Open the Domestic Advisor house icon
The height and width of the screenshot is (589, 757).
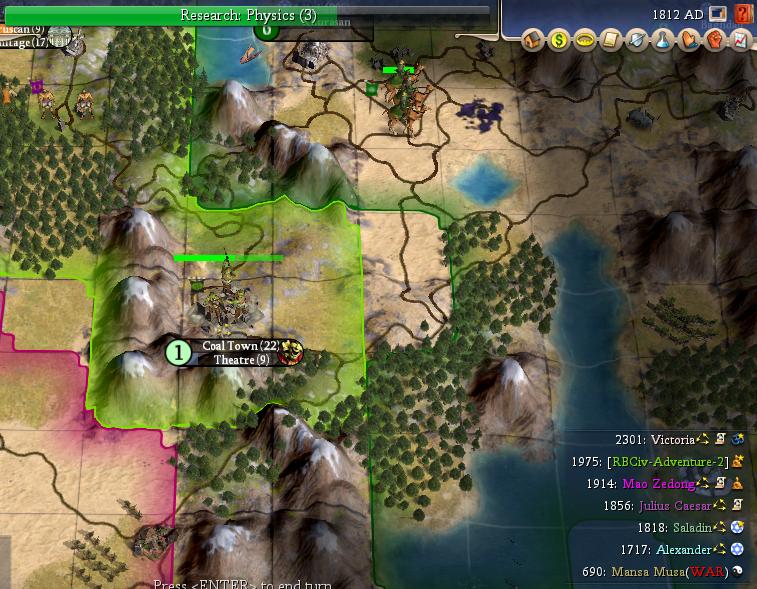pos(533,40)
